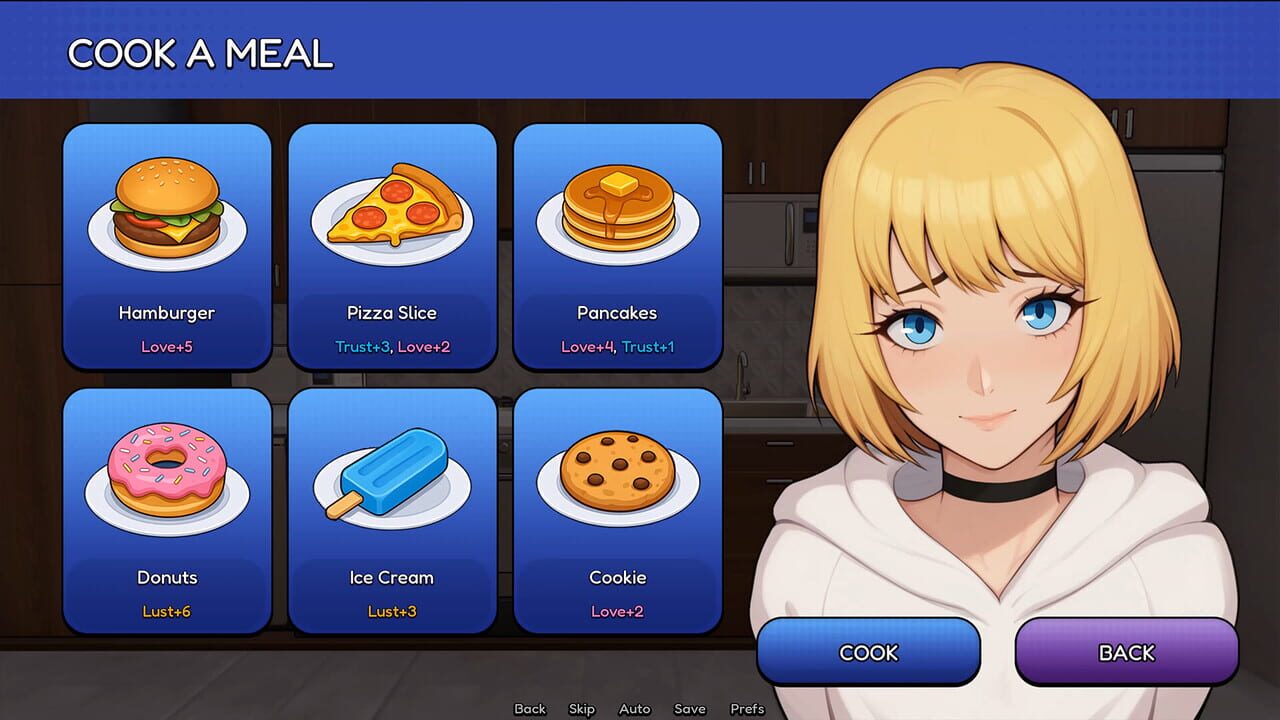Open Prefs from the quick menu
The image size is (1280, 720).
[x=747, y=708]
